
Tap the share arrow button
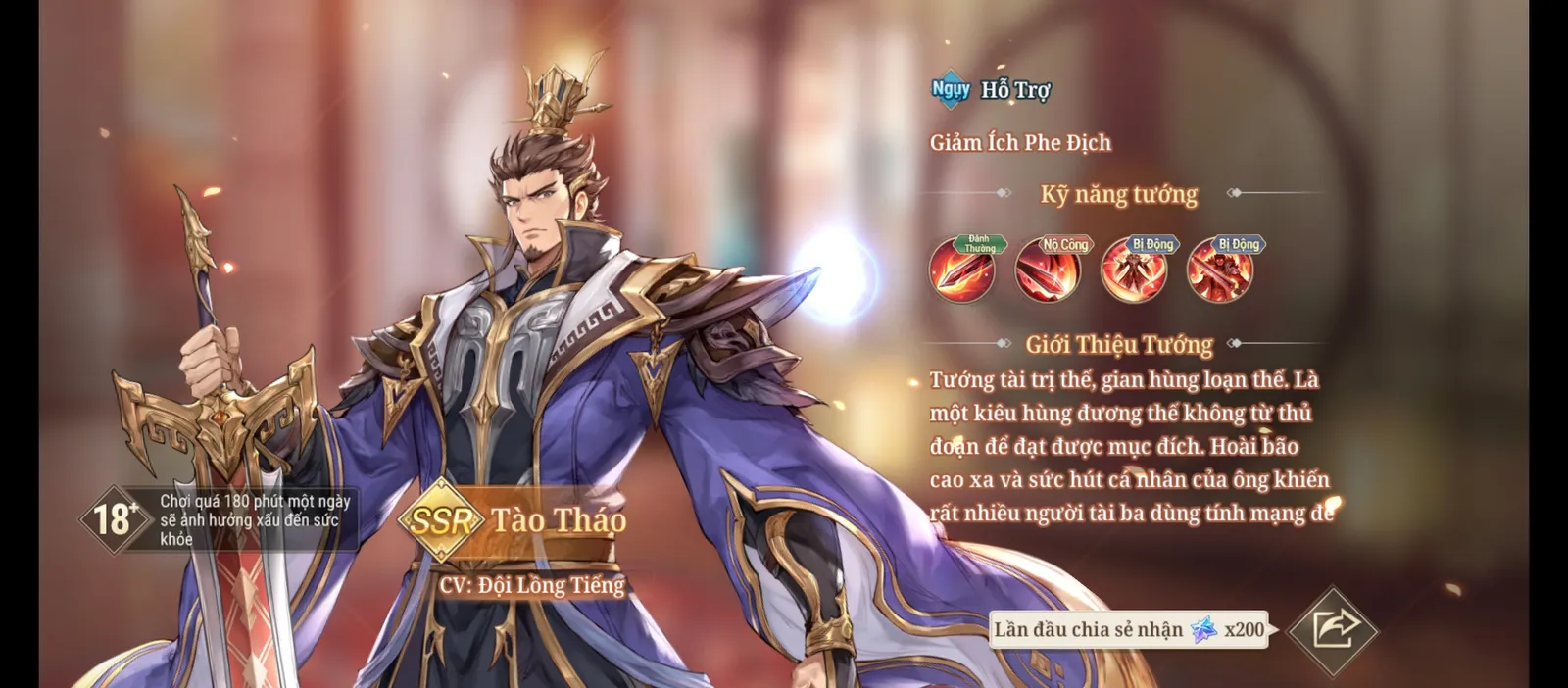pyautogui.click(x=1333, y=630)
